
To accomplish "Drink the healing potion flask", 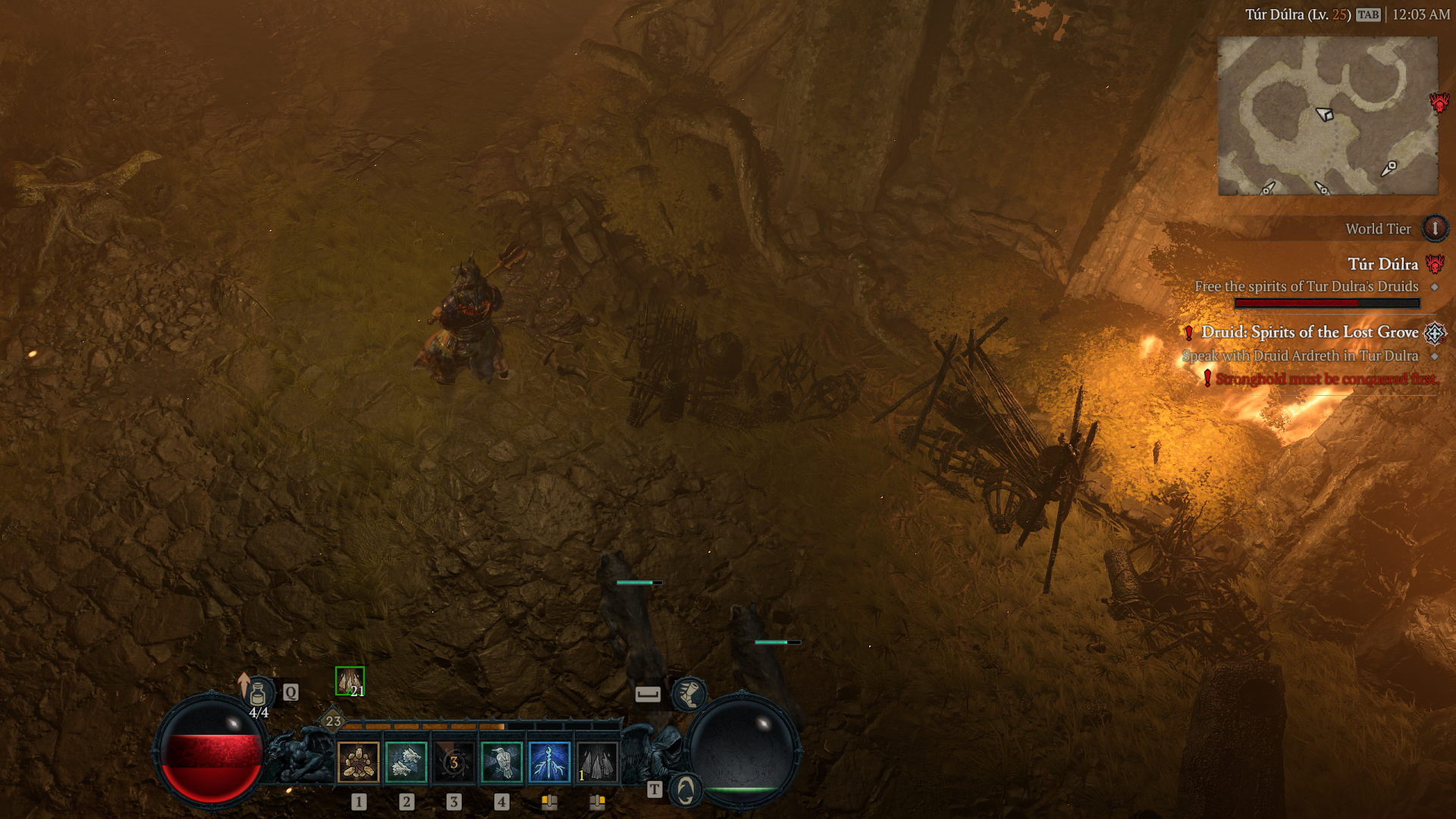I will (x=258, y=694).
